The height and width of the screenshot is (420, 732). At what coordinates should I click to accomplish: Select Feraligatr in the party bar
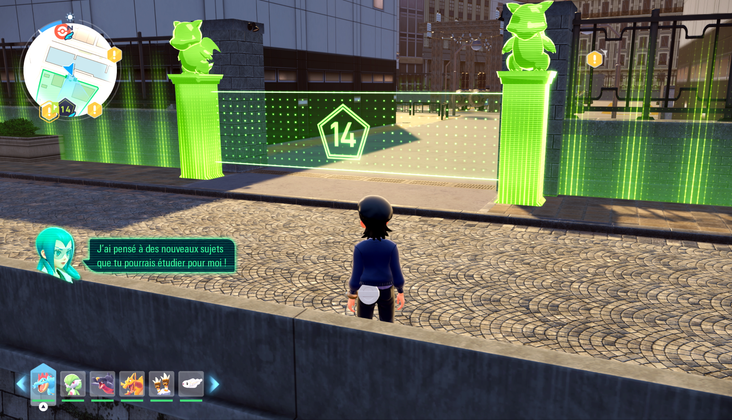coord(43,383)
